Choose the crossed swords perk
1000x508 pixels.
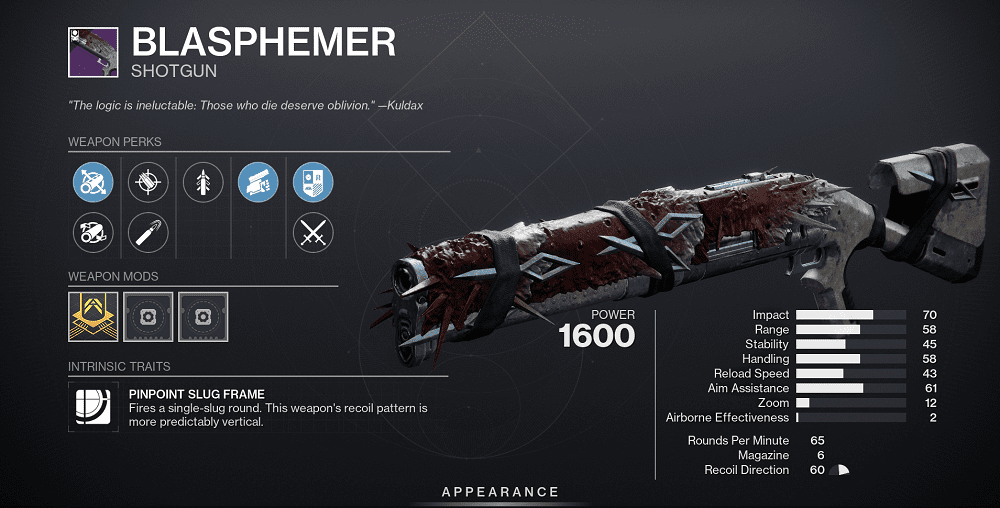coord(313,233)
